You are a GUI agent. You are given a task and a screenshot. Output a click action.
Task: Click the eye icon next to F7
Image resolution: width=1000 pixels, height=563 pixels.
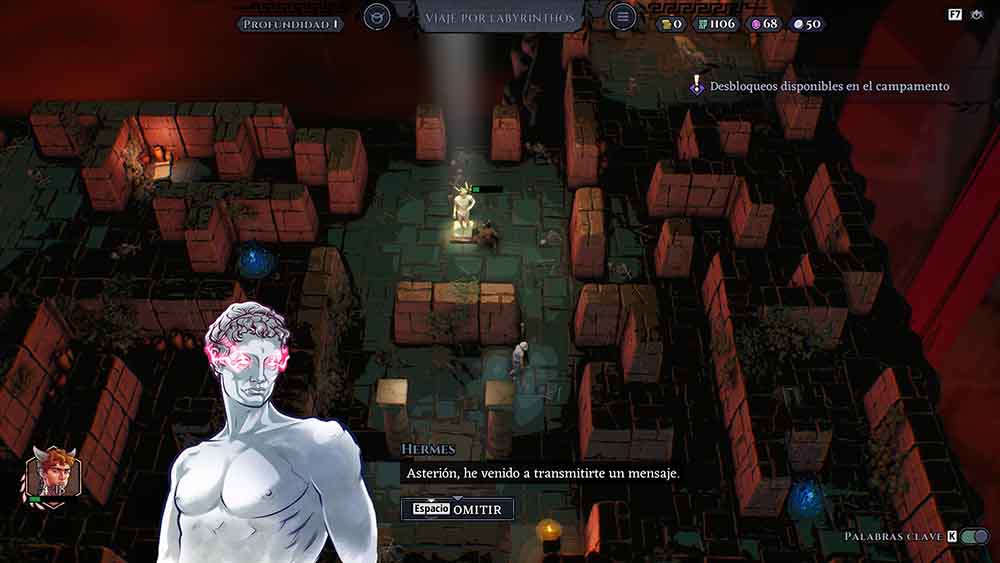(x=977, y=15)
